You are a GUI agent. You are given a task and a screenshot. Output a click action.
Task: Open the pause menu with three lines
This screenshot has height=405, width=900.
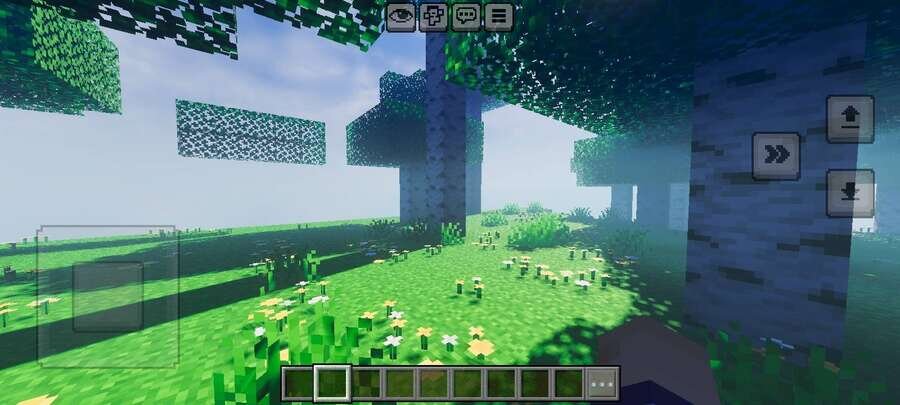pos(498,16)
